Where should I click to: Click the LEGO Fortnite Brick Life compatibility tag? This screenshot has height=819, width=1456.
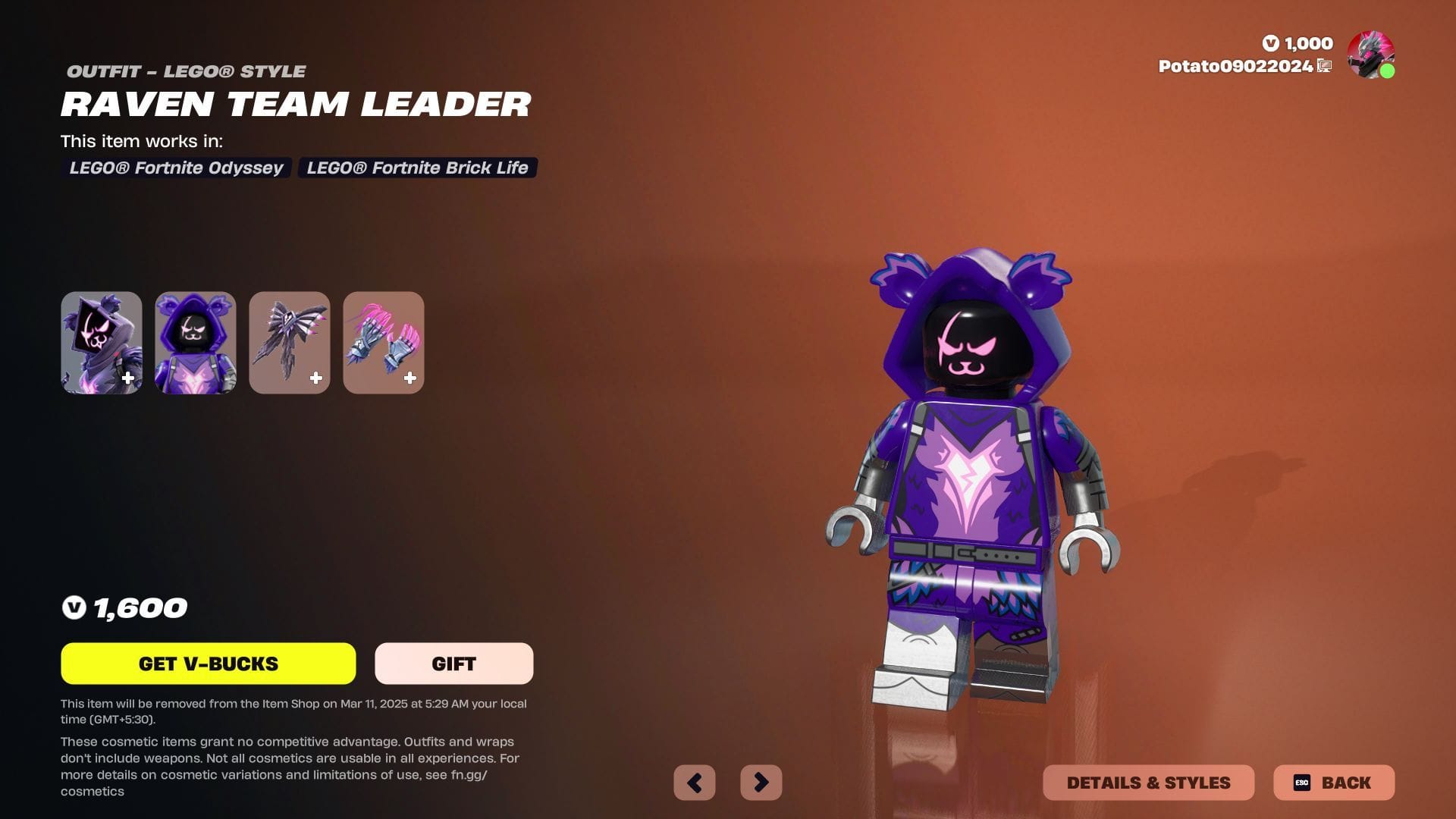[x=418, y=168]
